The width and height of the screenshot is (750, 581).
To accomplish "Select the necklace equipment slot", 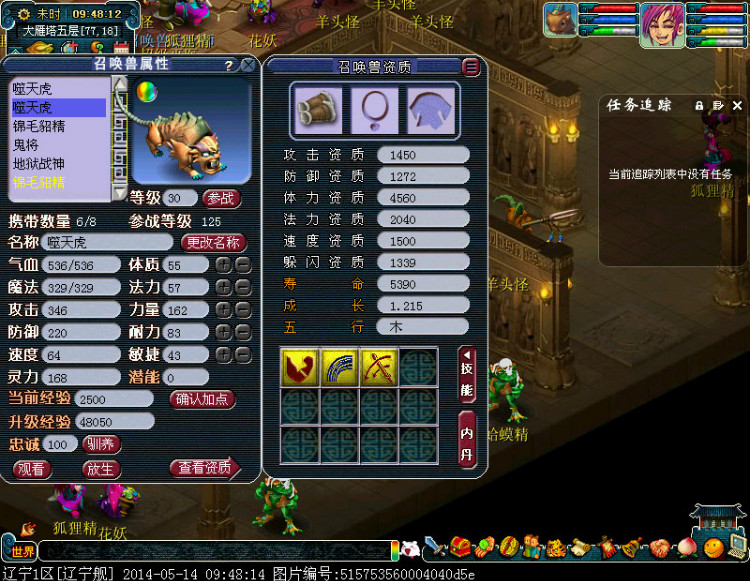I will 374,108.
